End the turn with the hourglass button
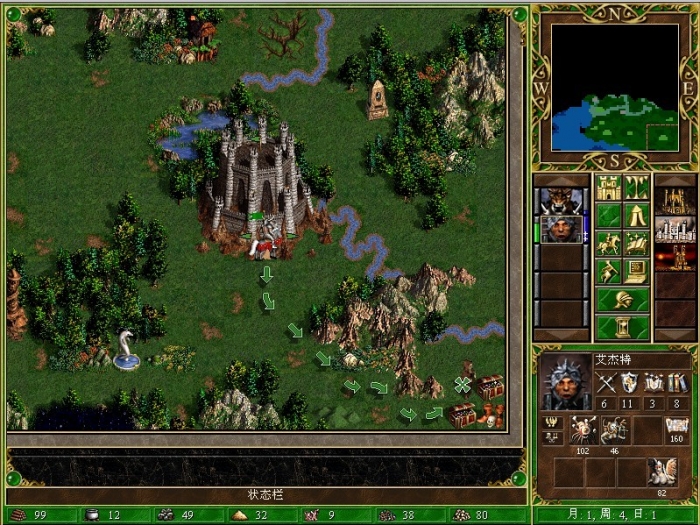 click(x=622, y=327)
